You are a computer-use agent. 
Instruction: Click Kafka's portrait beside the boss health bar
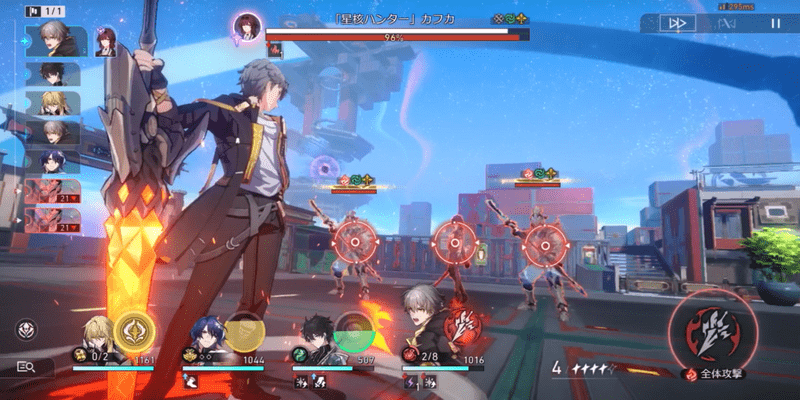pos(246,25)
